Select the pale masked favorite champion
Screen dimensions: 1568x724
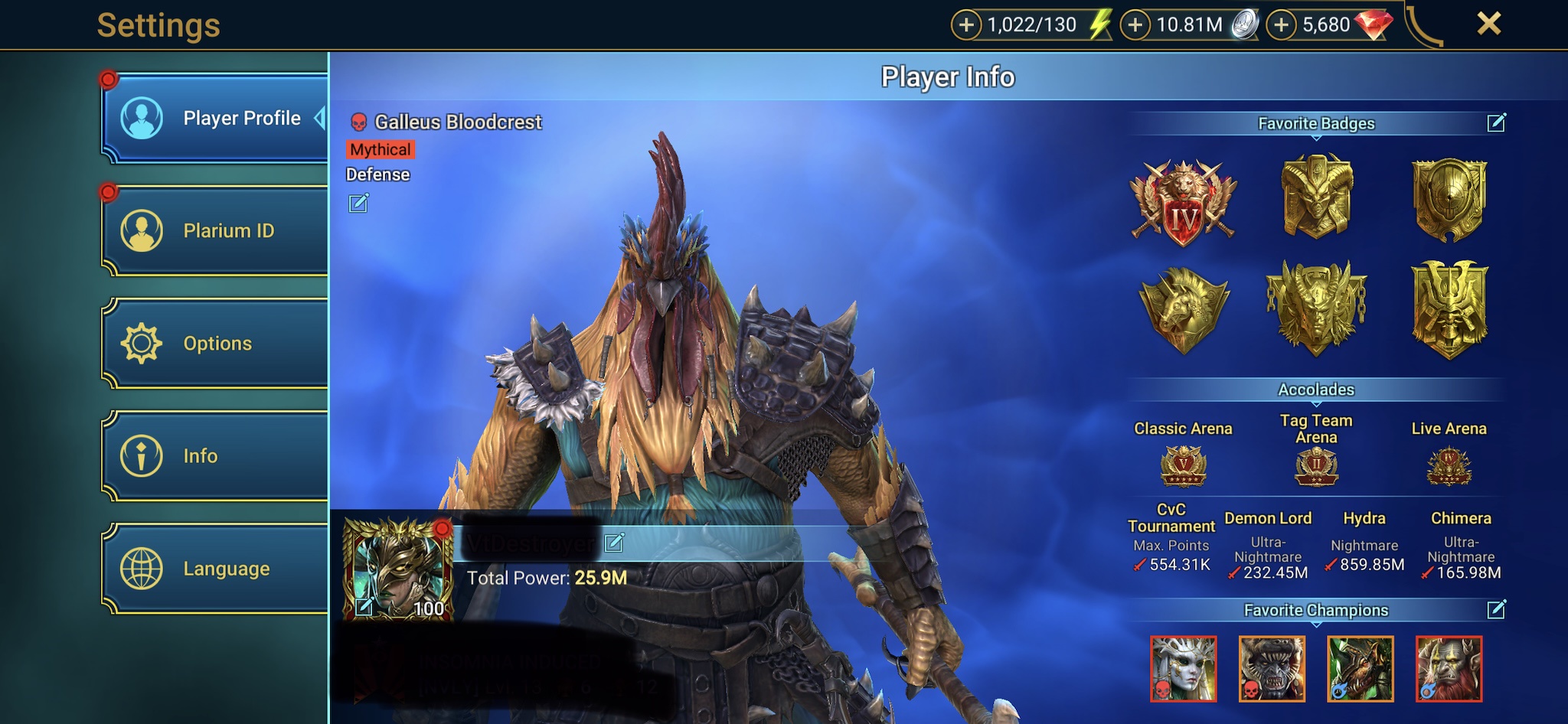tap(1183, 669)
